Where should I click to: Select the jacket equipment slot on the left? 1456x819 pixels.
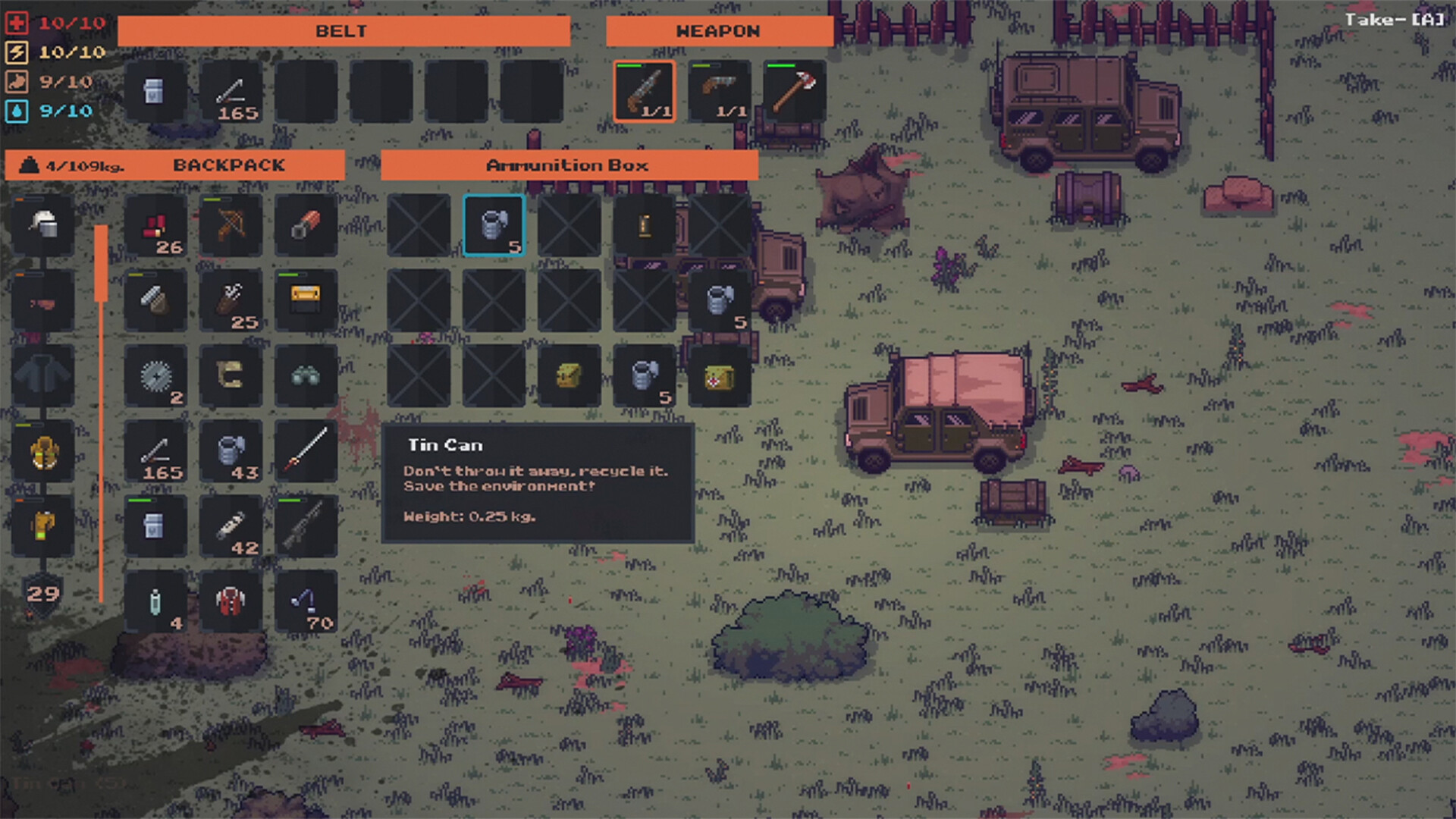click(x=43, y=377)
